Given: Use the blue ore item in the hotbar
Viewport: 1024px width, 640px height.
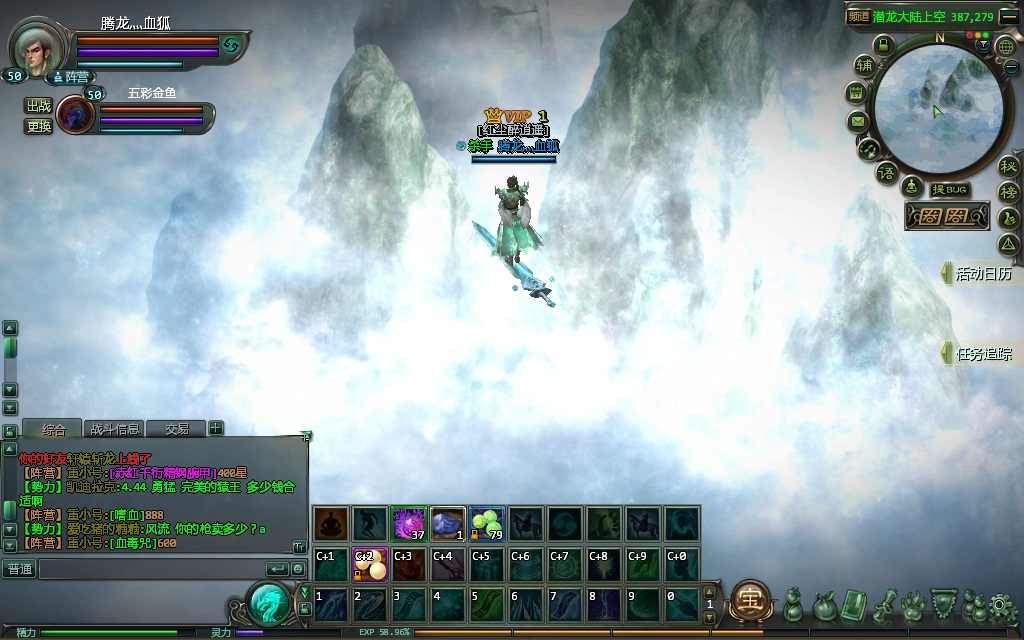Looking at the screenshot, I should [x=447, y=523].
